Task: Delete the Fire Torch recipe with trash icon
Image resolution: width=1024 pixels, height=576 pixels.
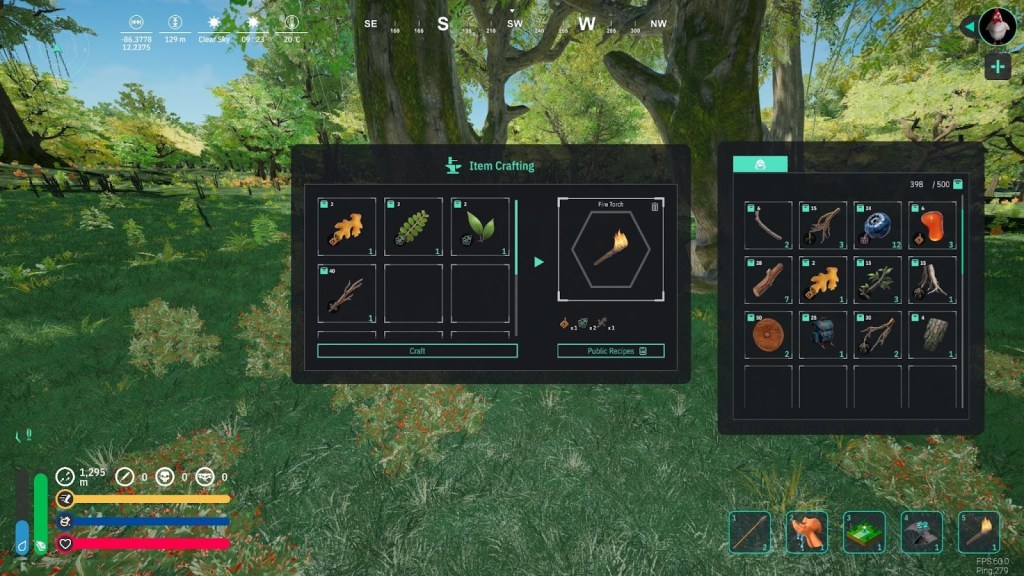Action: (x=654, y=207)
